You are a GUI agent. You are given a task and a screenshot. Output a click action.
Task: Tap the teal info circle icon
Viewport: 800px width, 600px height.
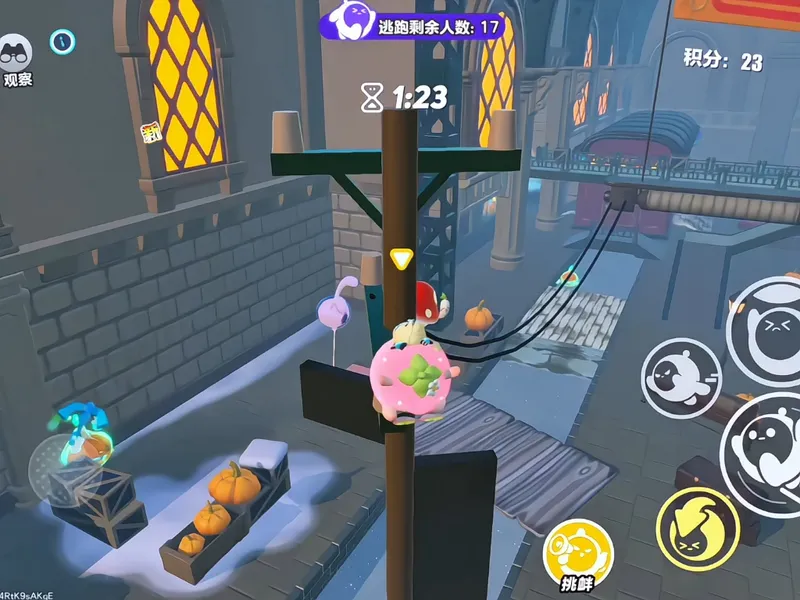tap(63, 41)
